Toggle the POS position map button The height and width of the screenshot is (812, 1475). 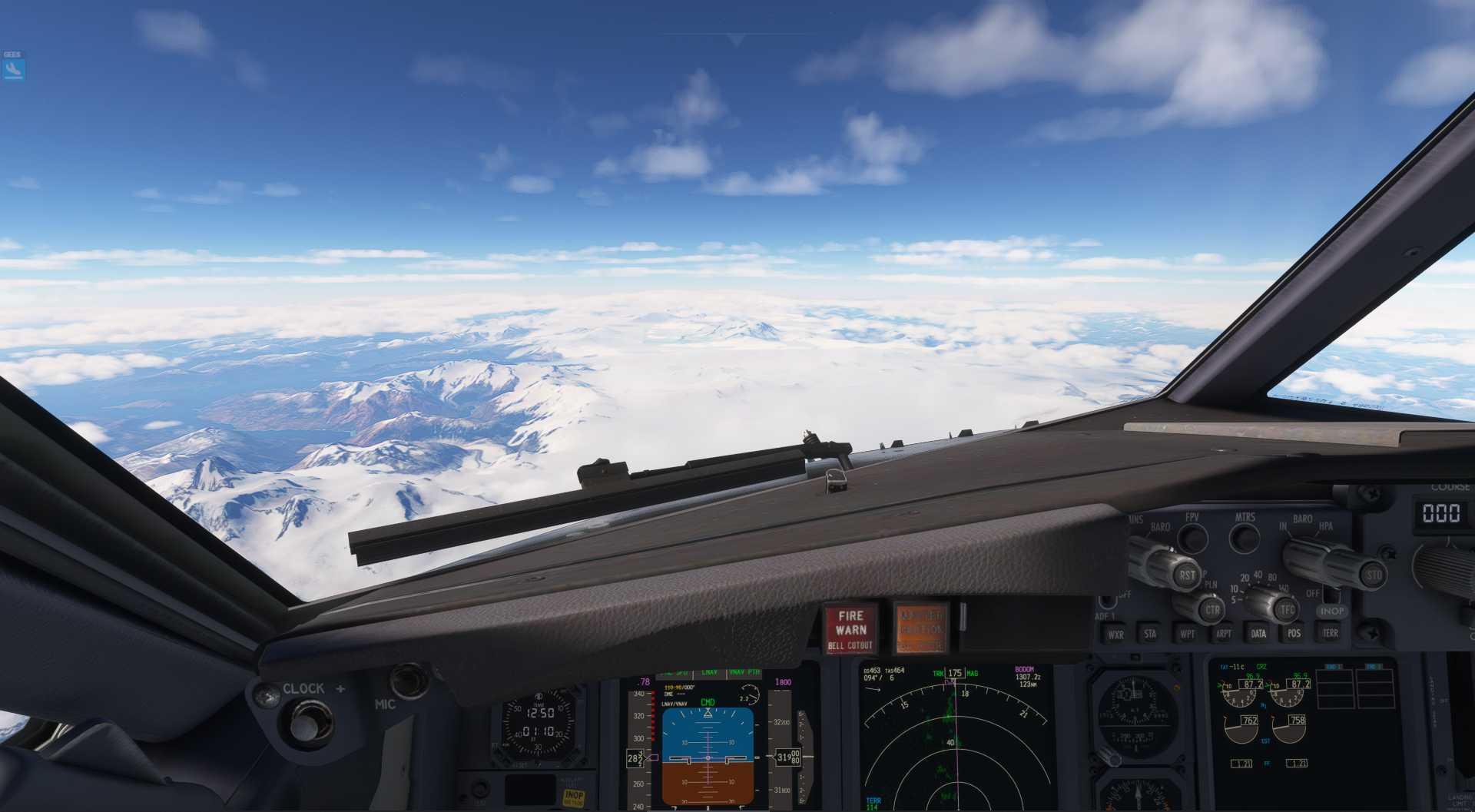tap(1294, 633)
